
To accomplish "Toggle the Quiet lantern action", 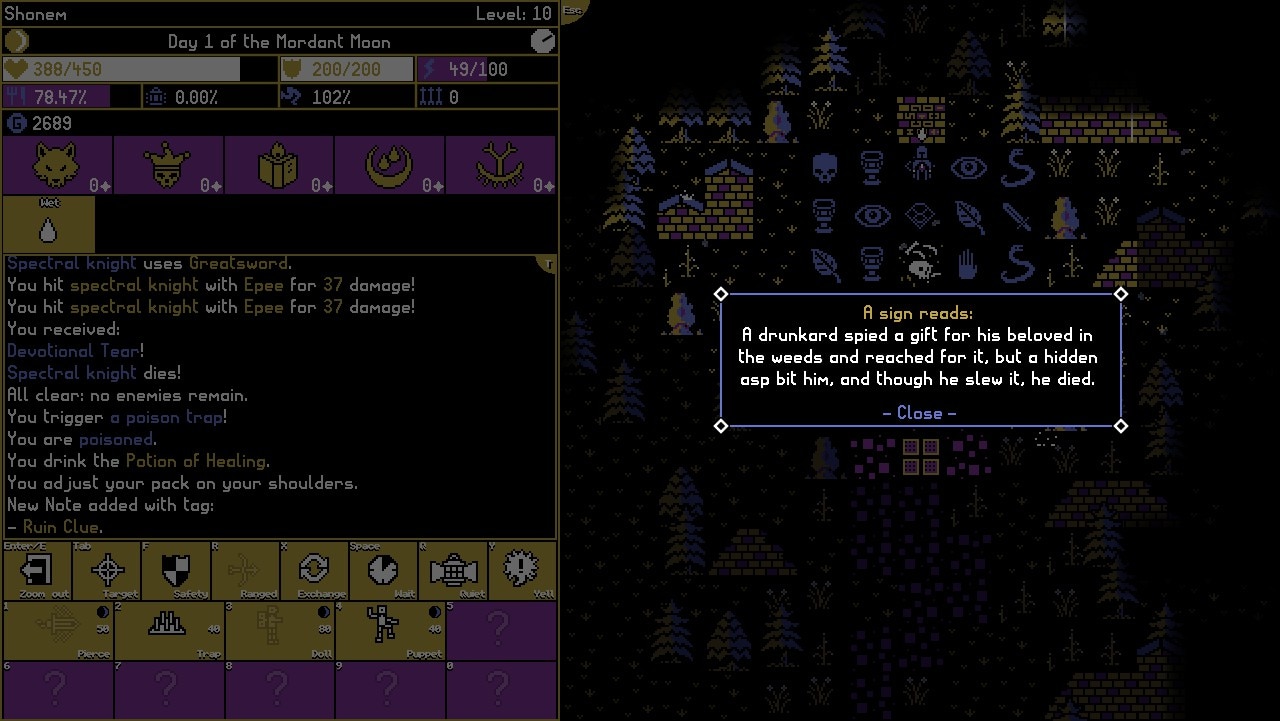I will (452, 571).
